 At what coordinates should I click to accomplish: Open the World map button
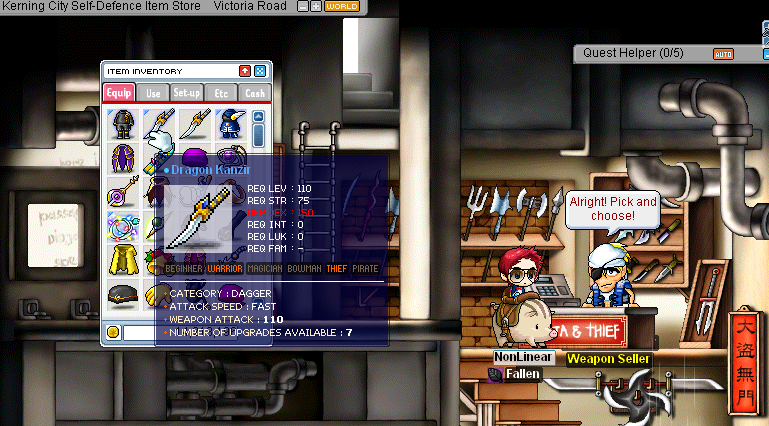coord(342,6)
